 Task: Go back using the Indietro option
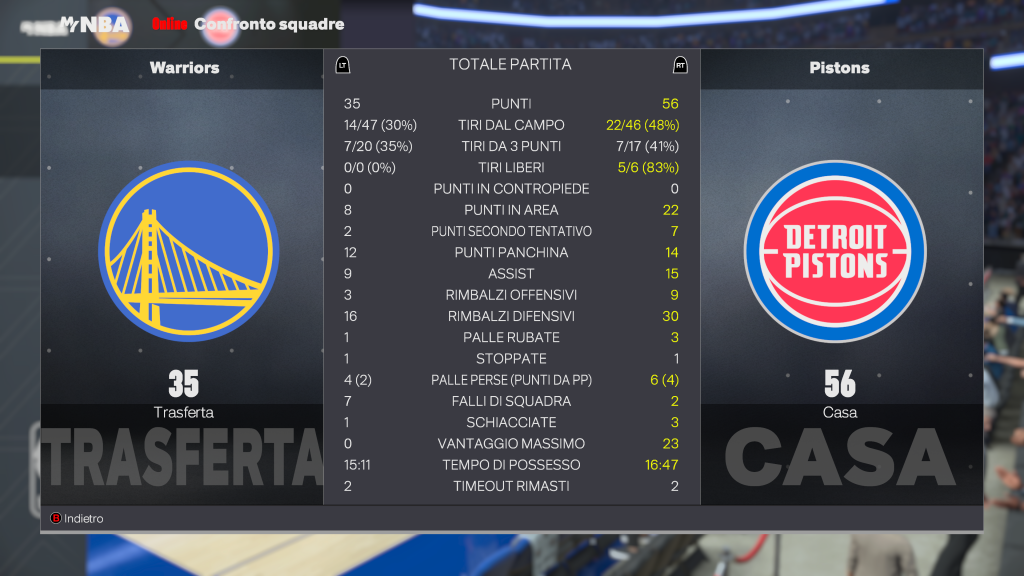(78, 518)
